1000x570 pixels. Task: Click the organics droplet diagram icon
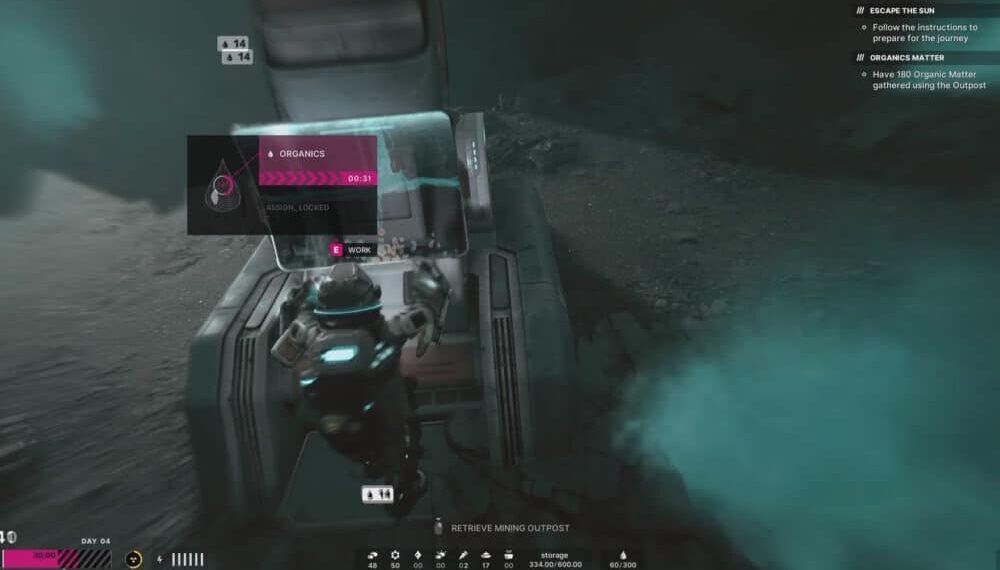pos(222,185)
